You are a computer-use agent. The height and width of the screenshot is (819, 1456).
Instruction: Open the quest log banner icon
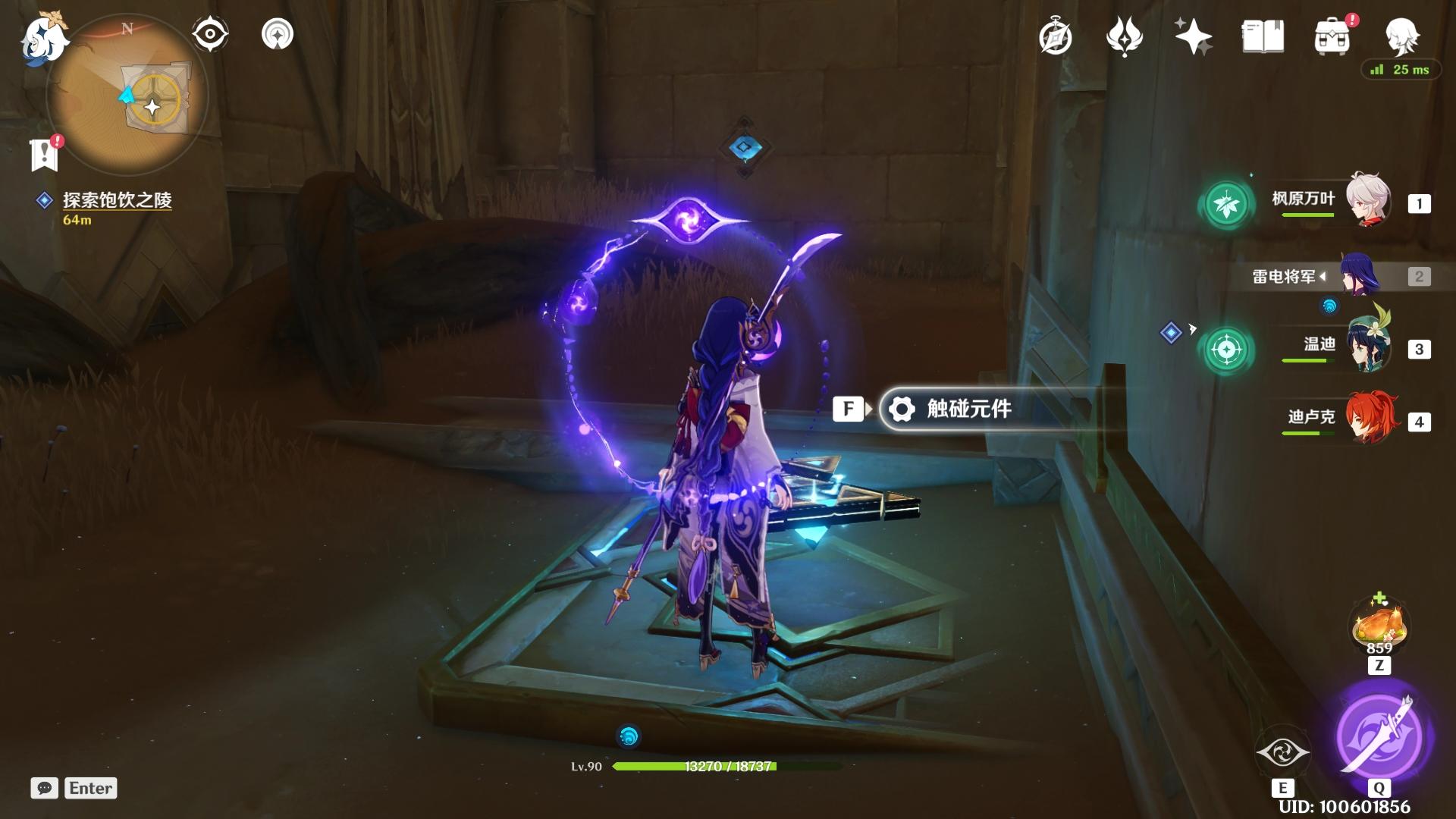[45, 153]
